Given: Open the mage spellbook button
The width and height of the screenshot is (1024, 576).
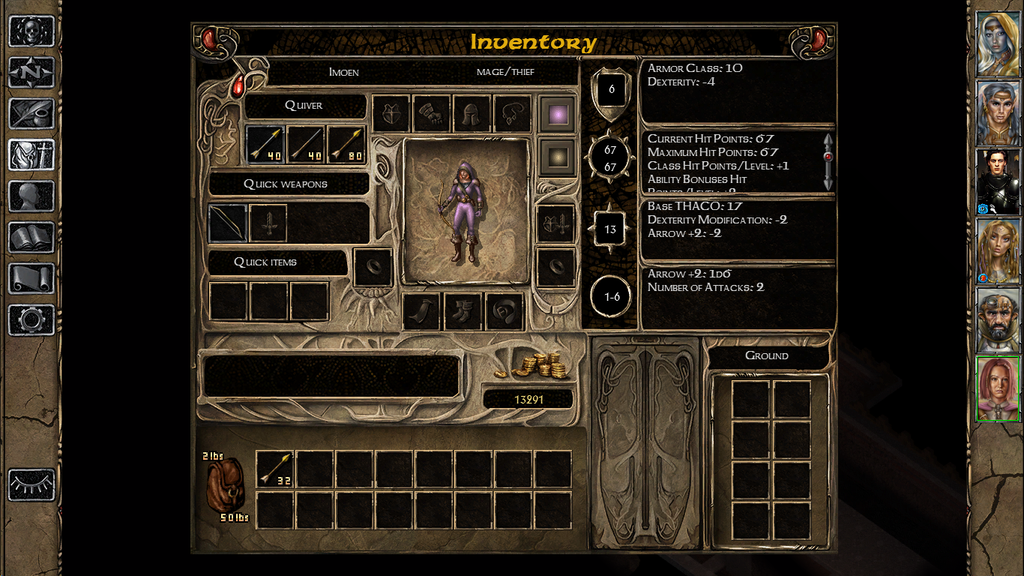Looking at the screenshot, I should pos(31,237).
